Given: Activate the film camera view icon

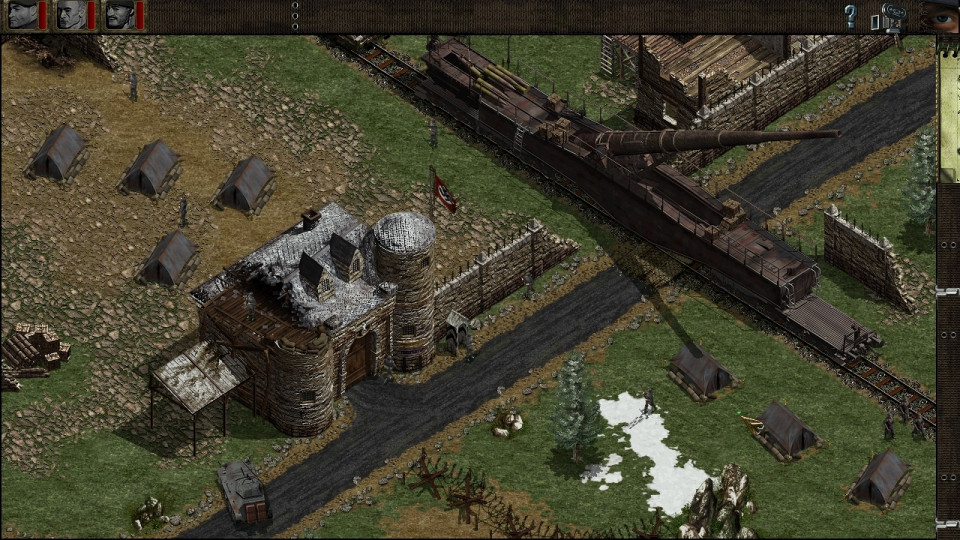Looking at the screenshot, I should [x=894, y=17].
